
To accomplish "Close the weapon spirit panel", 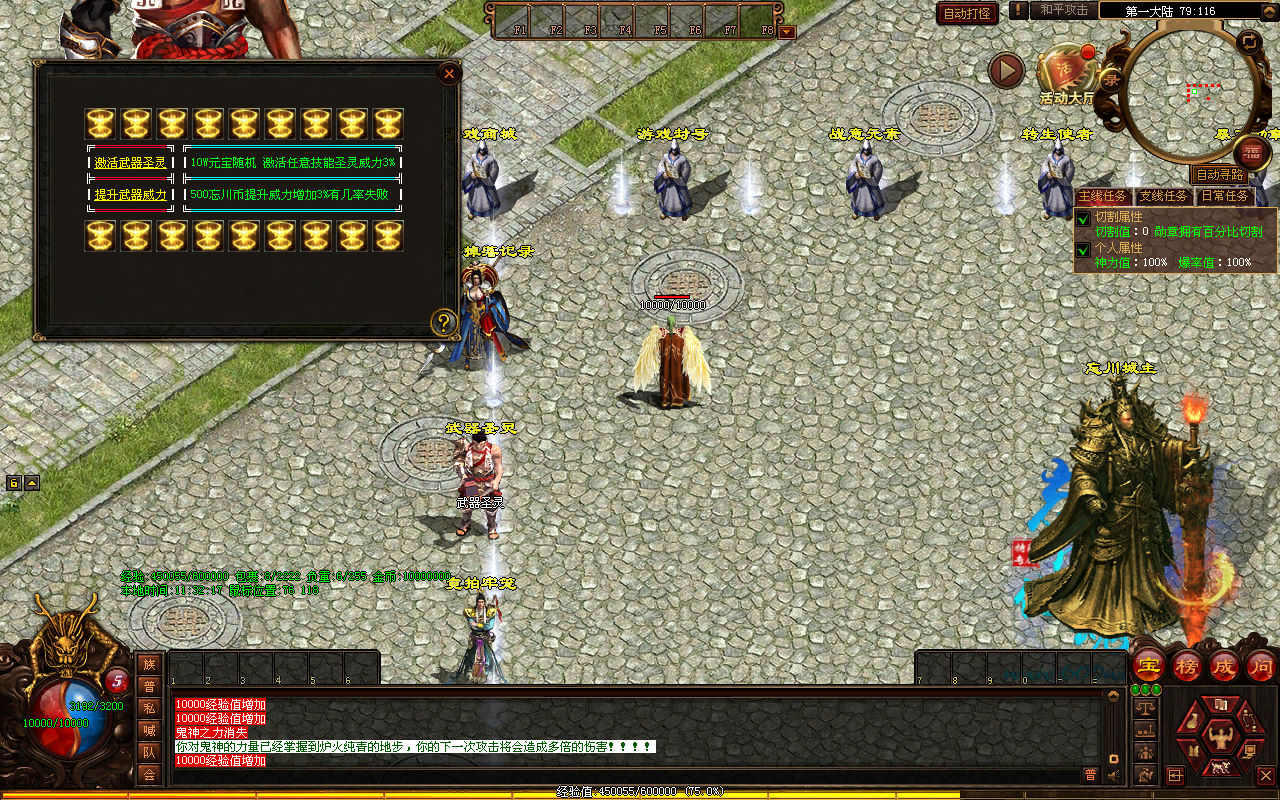I will click(449, 73).
